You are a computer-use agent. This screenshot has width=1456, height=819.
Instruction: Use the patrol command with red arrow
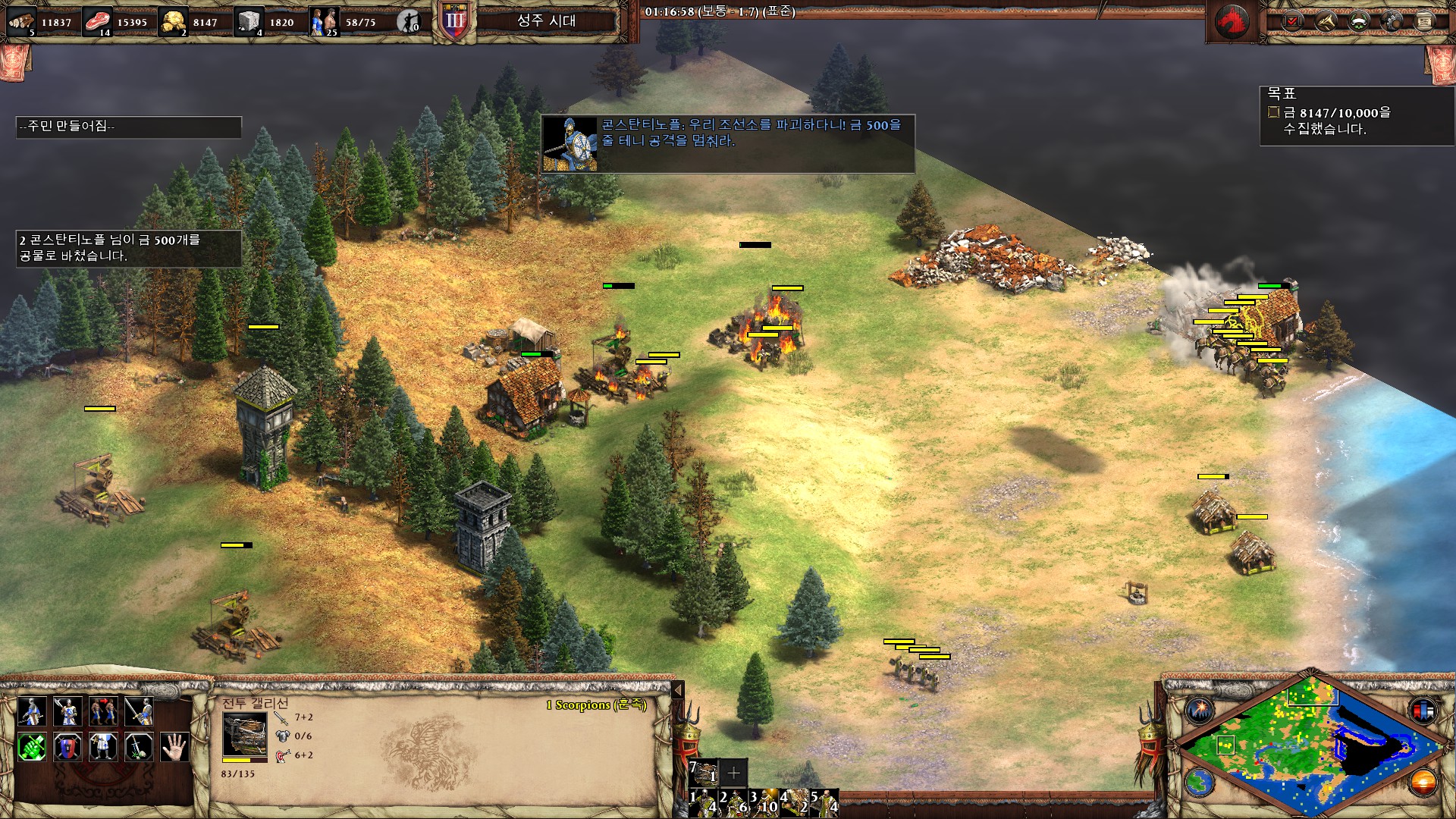(103, 711)
